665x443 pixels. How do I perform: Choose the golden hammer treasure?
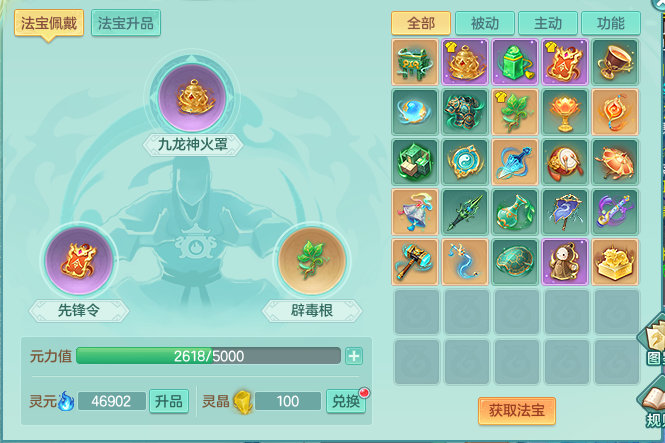pos(415,261)
